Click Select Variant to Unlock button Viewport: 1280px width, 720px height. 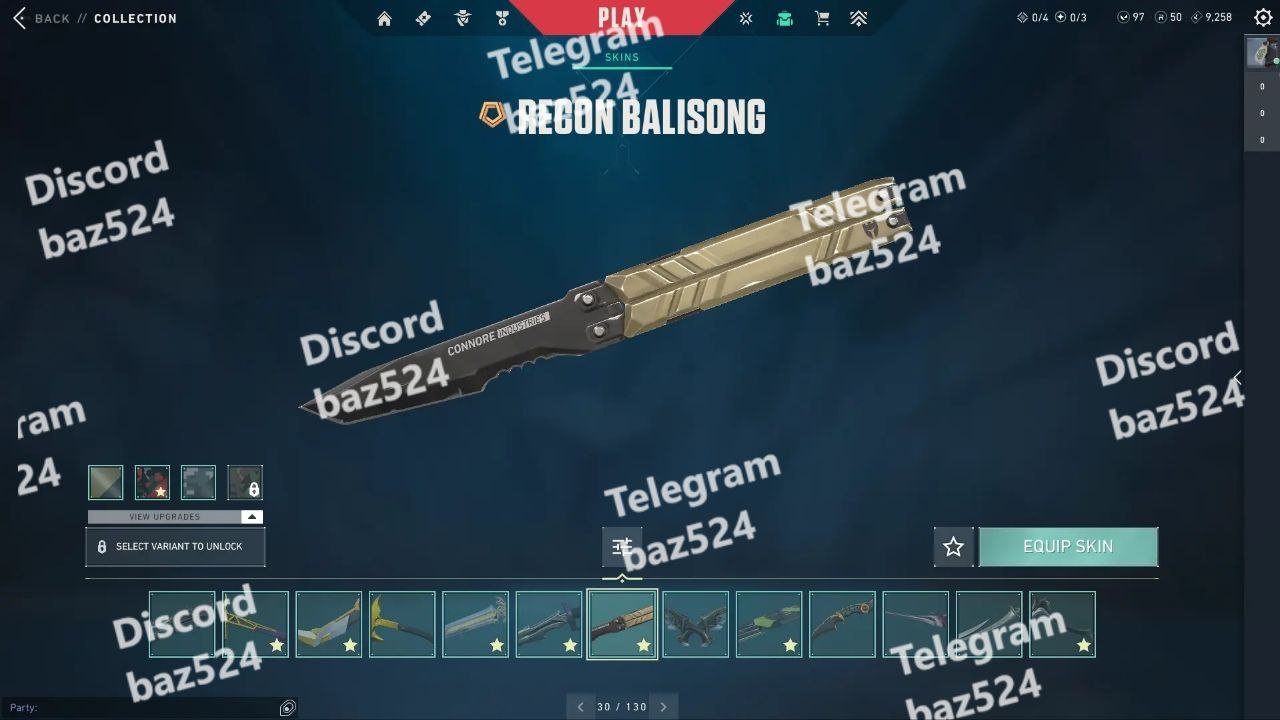click(175, 547)
